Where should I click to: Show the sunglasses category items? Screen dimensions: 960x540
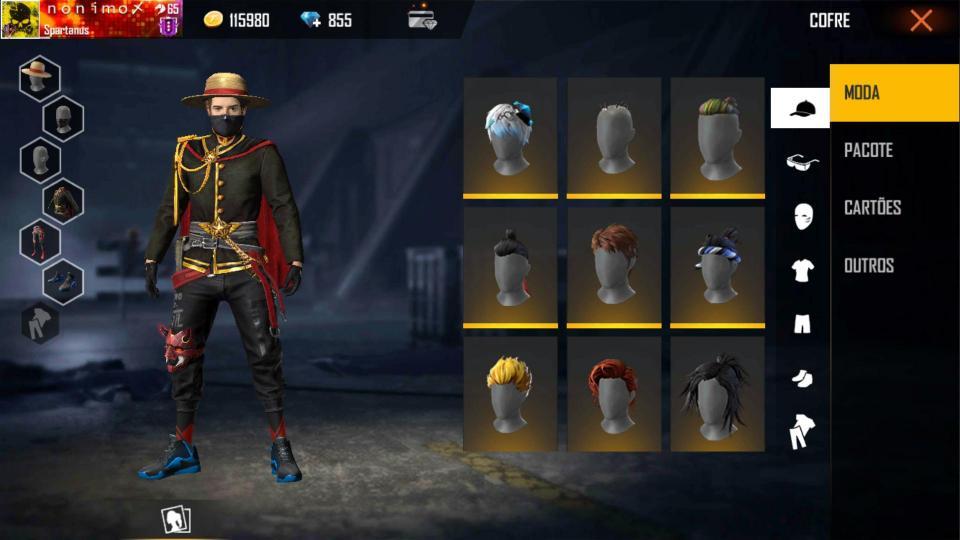coord(801,162)
